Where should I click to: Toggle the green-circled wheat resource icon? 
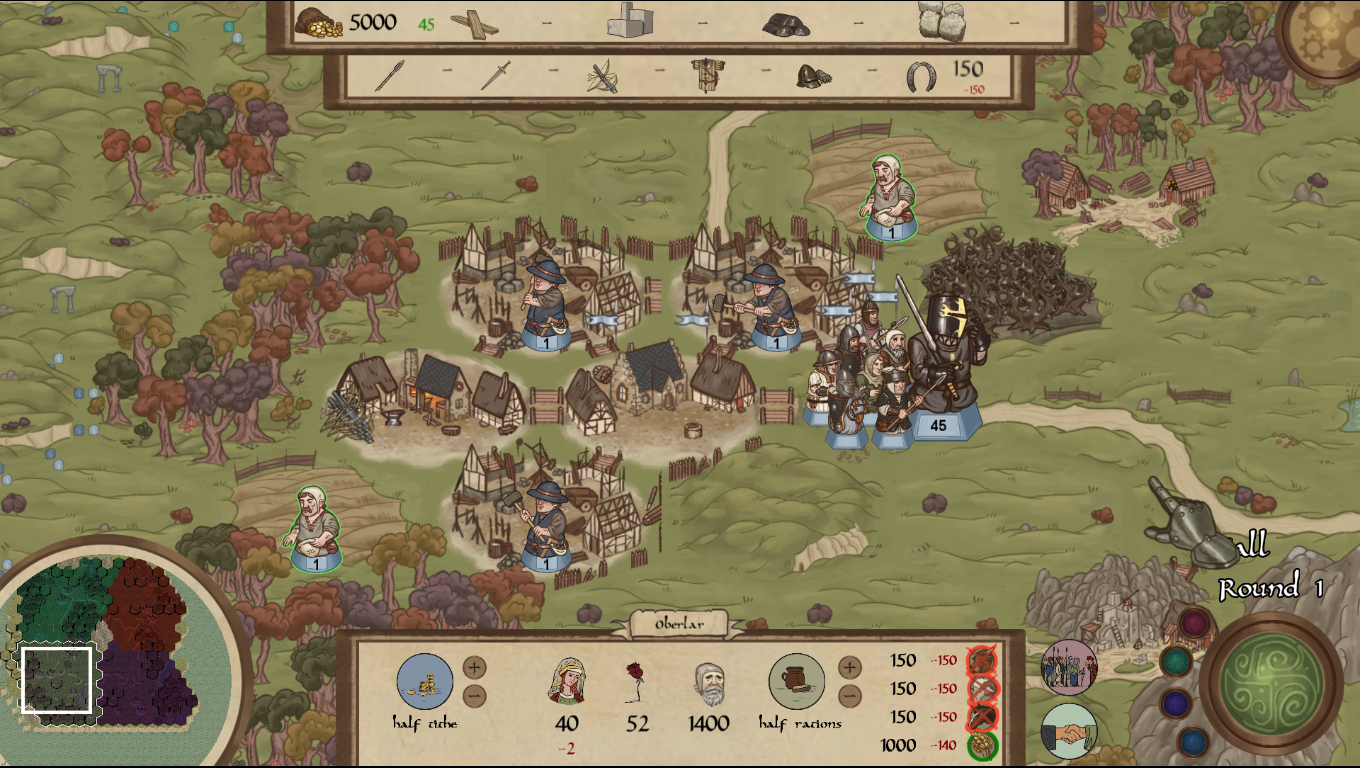point(981,745)
